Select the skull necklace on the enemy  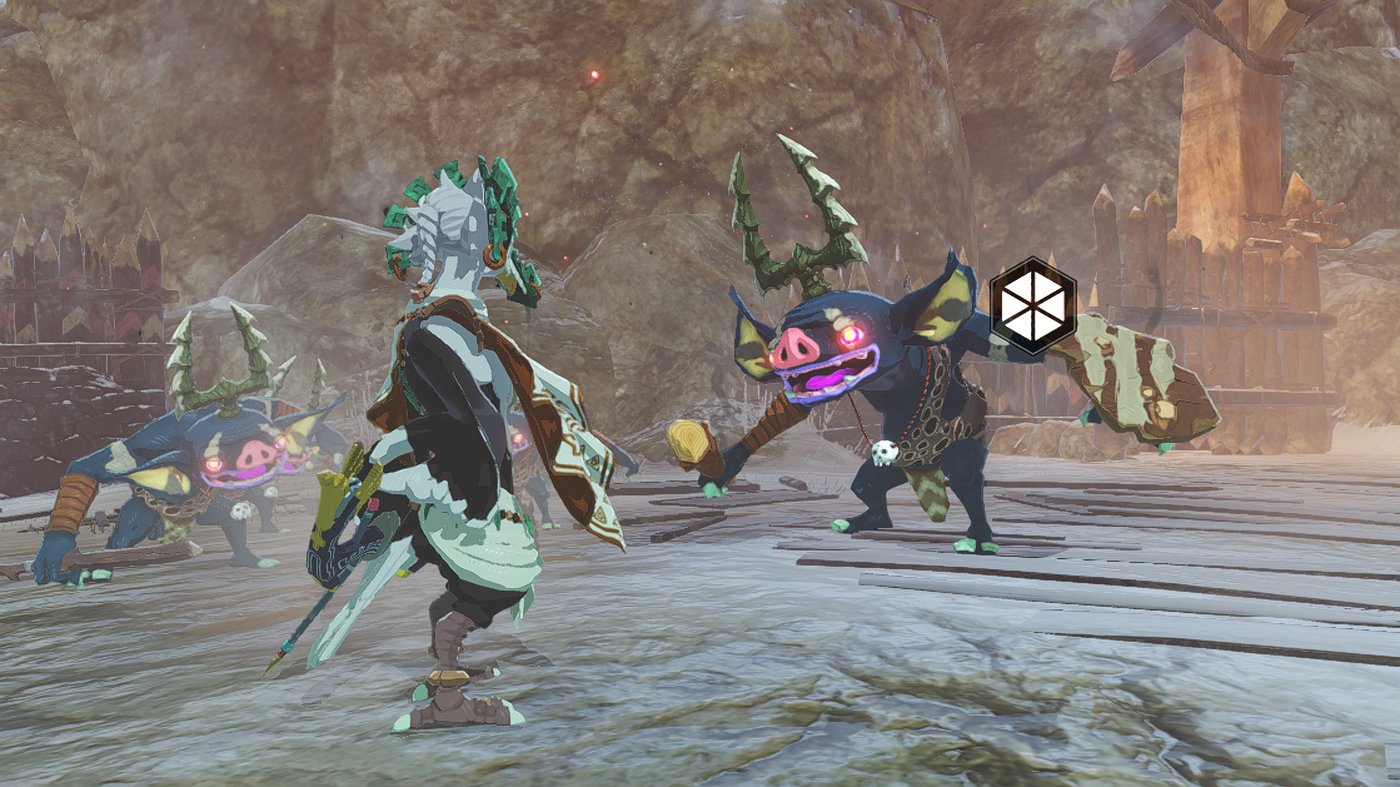885,450
